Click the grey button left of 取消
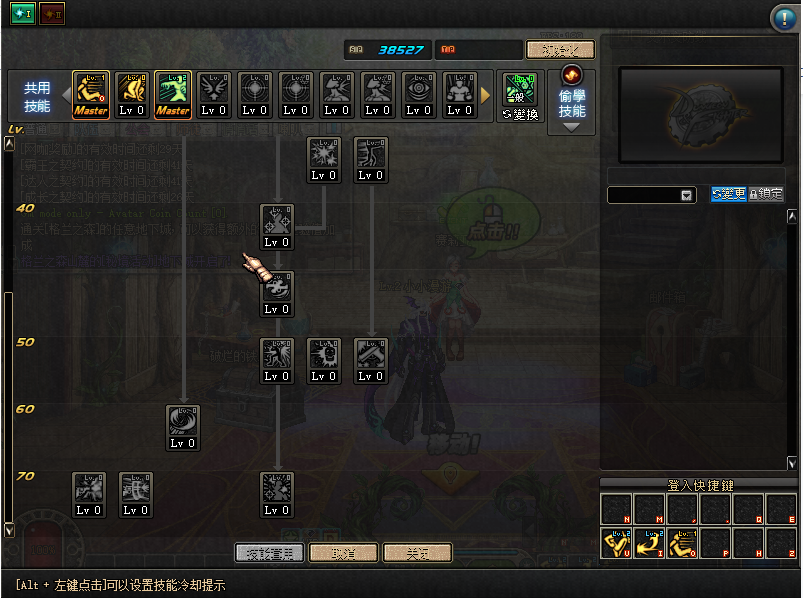 pos(269,553)
